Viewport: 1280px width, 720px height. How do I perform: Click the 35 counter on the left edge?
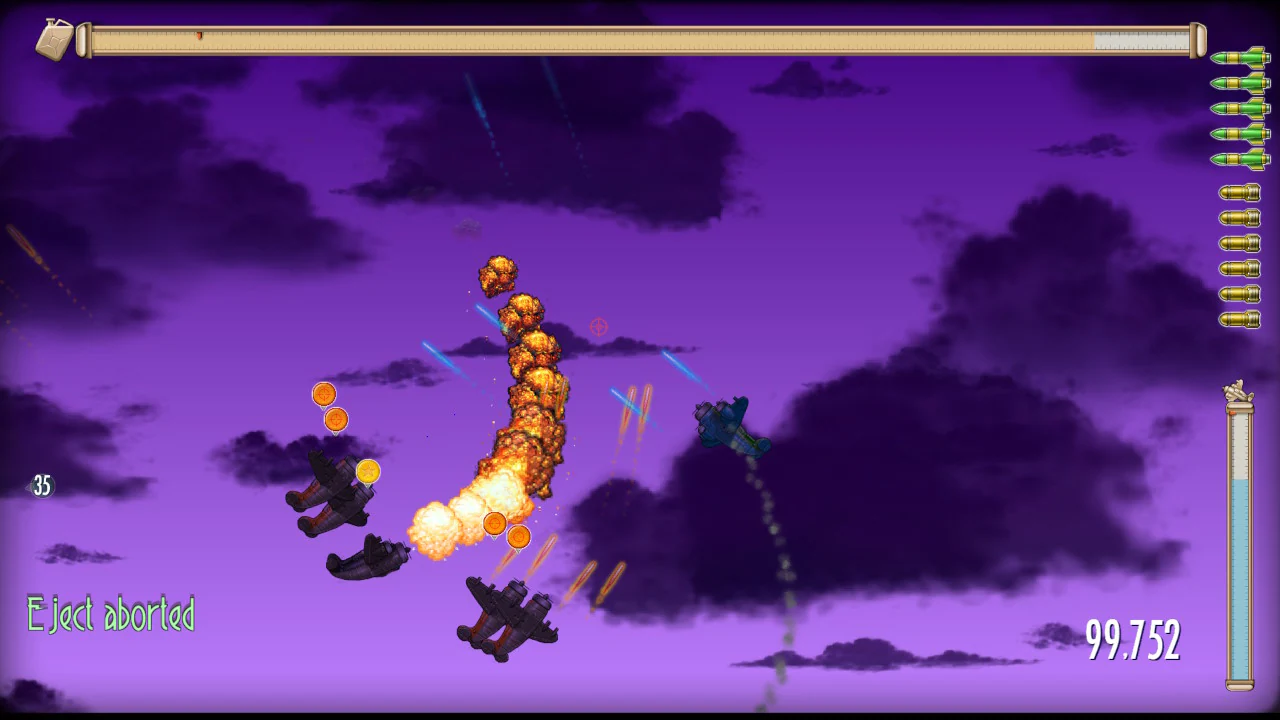coord(41,485)
